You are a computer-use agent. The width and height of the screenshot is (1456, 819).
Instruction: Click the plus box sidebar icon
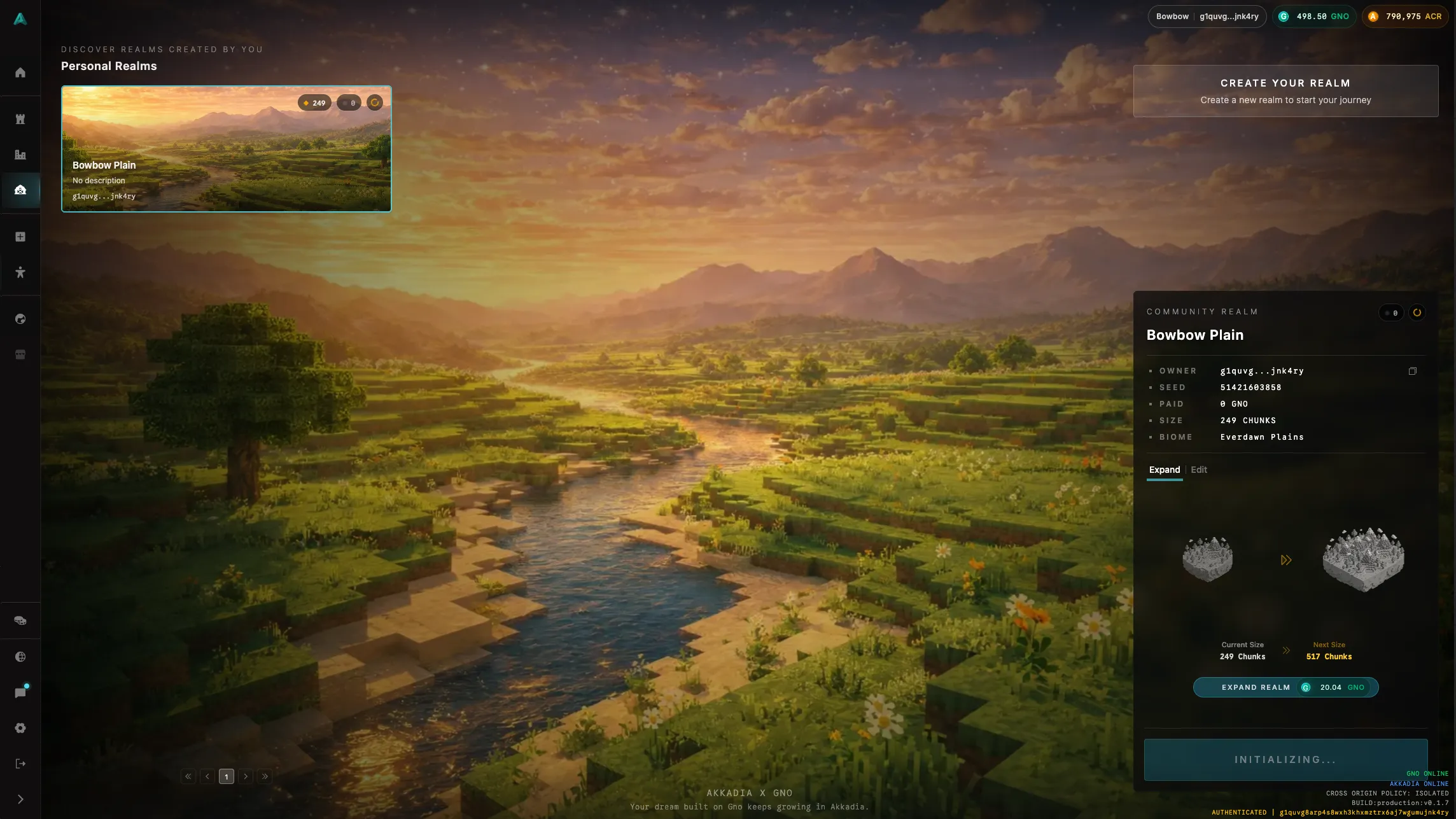[20, 237]
